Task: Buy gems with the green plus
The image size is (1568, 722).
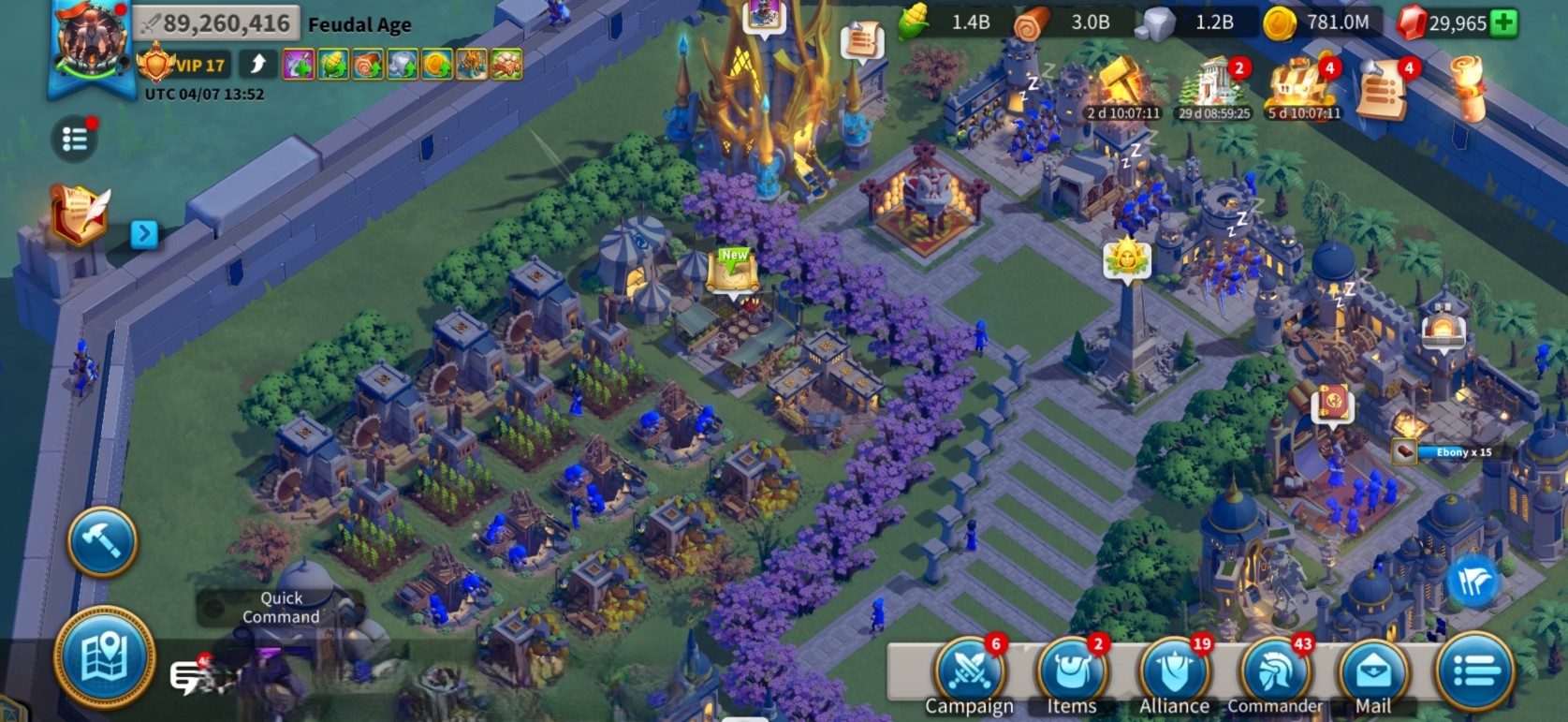Action: click(1503, 23)
